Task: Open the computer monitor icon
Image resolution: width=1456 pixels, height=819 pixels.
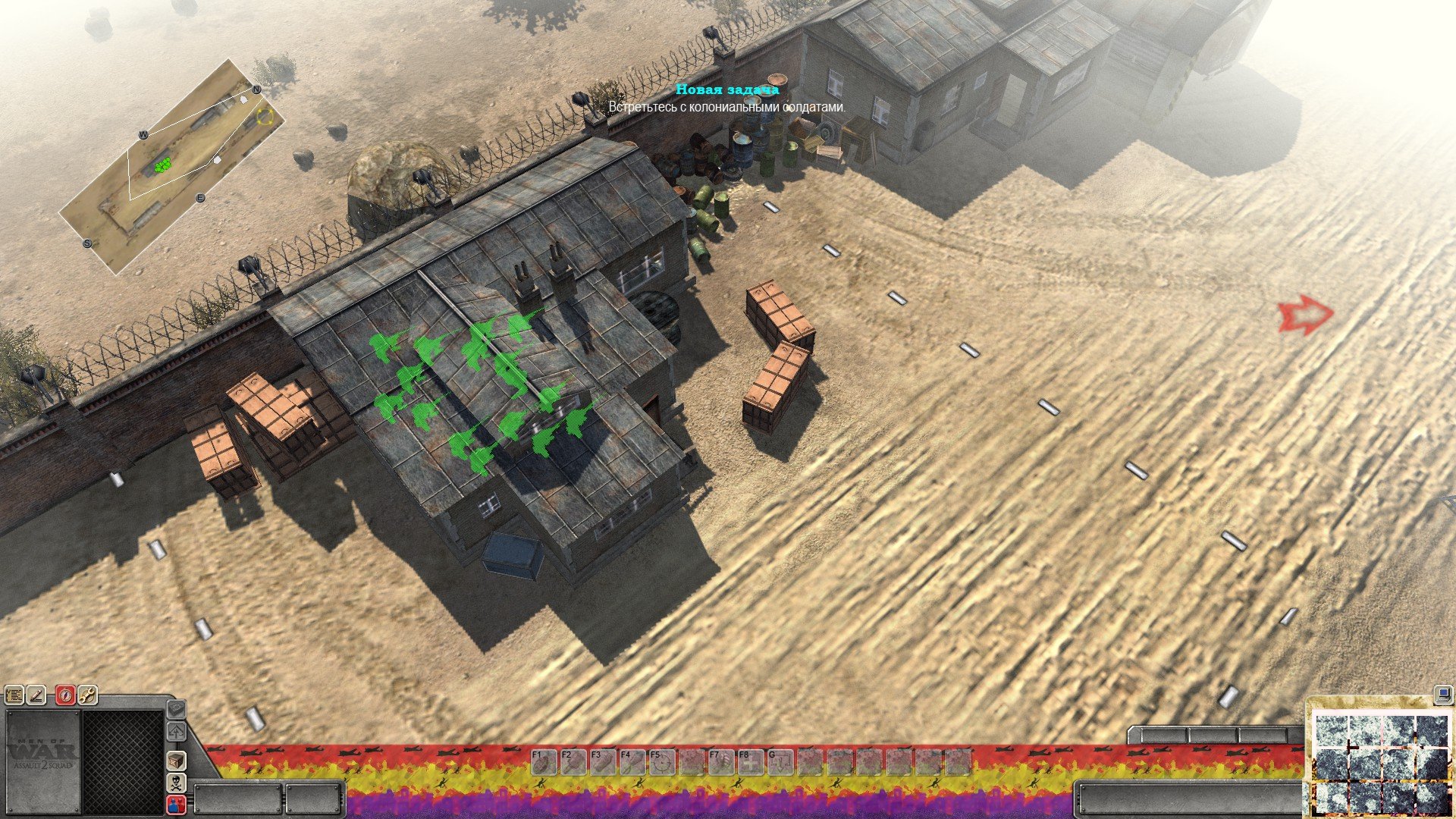Action: click(x=1442, y=693)
